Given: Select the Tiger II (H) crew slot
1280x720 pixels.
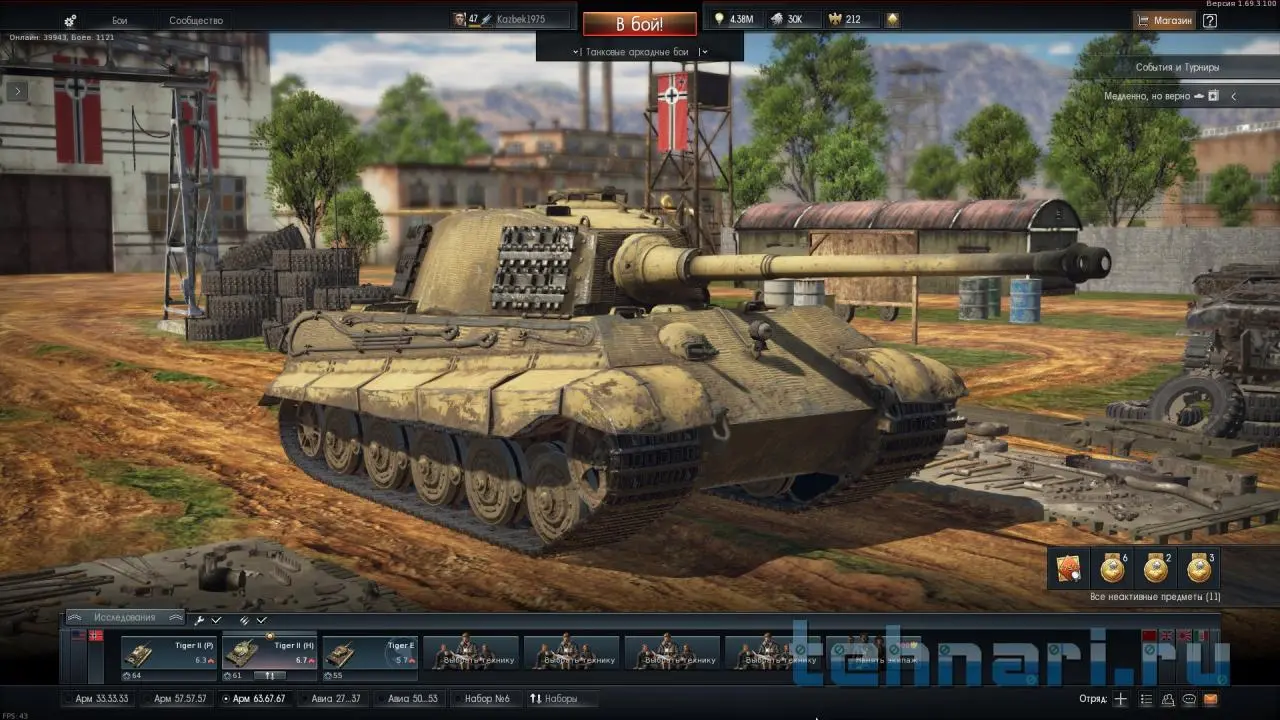Looking at the screenshot, I should (269, 654).
